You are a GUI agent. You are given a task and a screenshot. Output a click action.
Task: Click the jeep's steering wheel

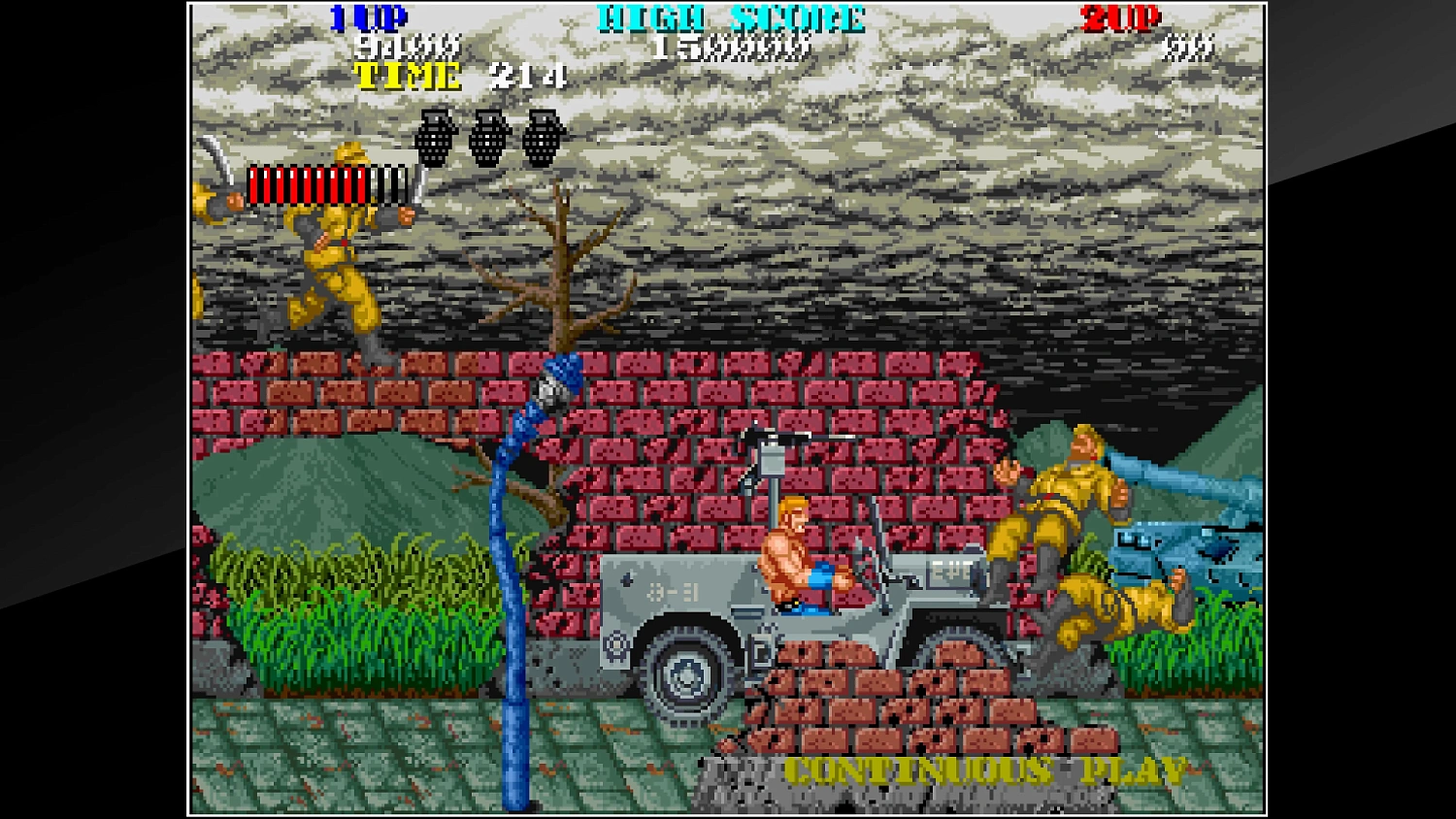click(867, 563)
